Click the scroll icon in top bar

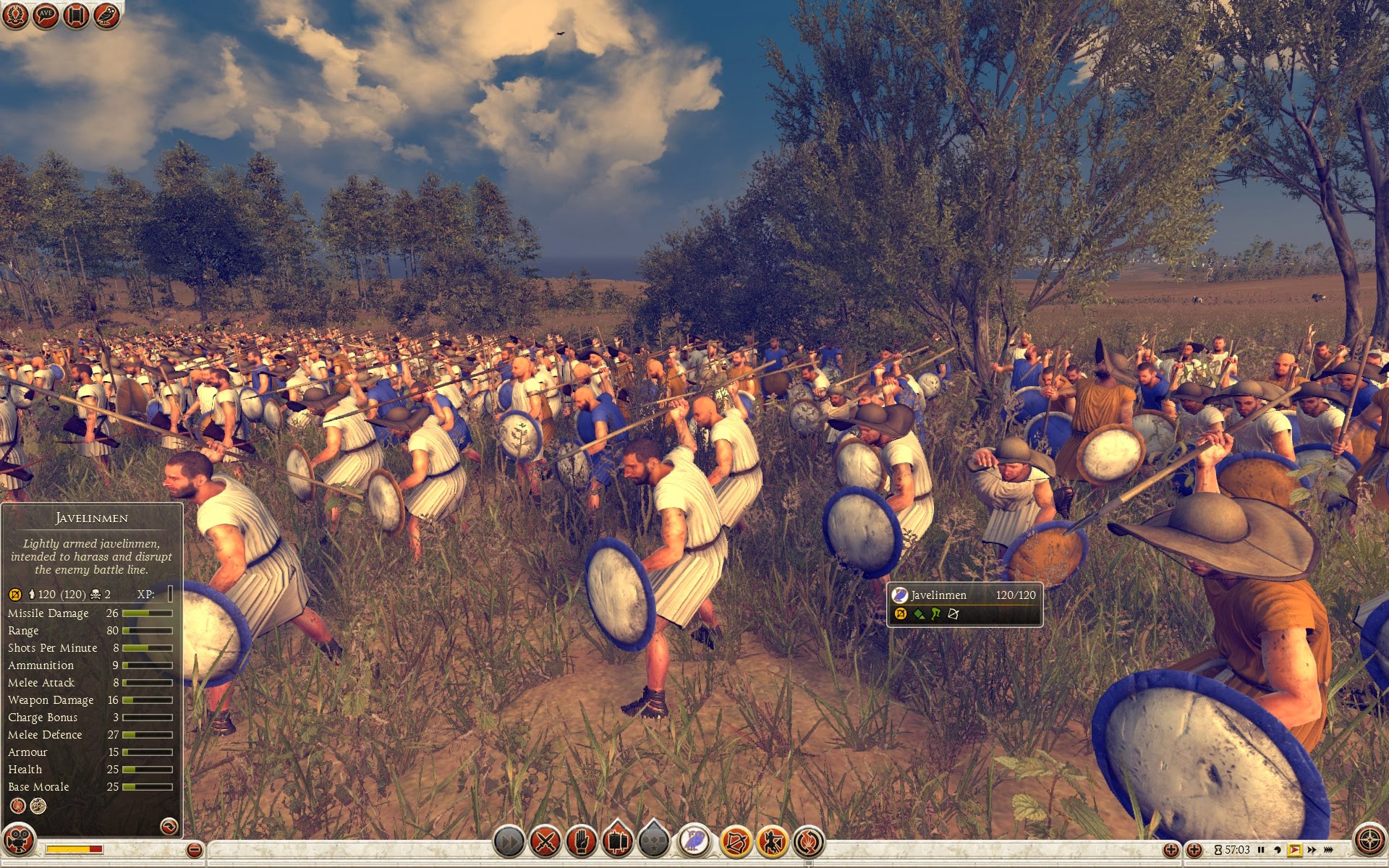(x=76, y=15)
